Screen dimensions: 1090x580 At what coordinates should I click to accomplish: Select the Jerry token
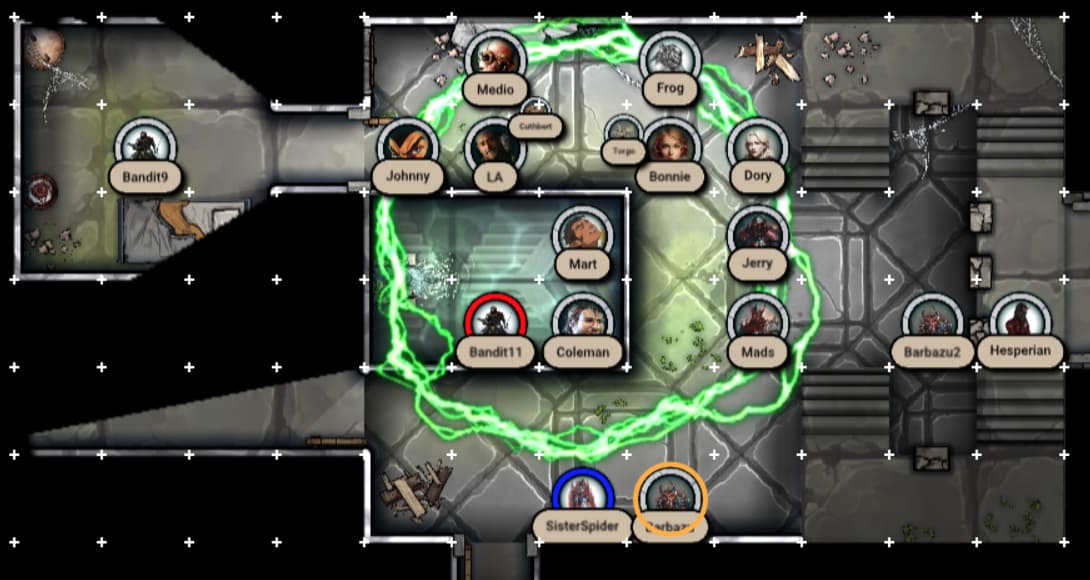[758, 235]
